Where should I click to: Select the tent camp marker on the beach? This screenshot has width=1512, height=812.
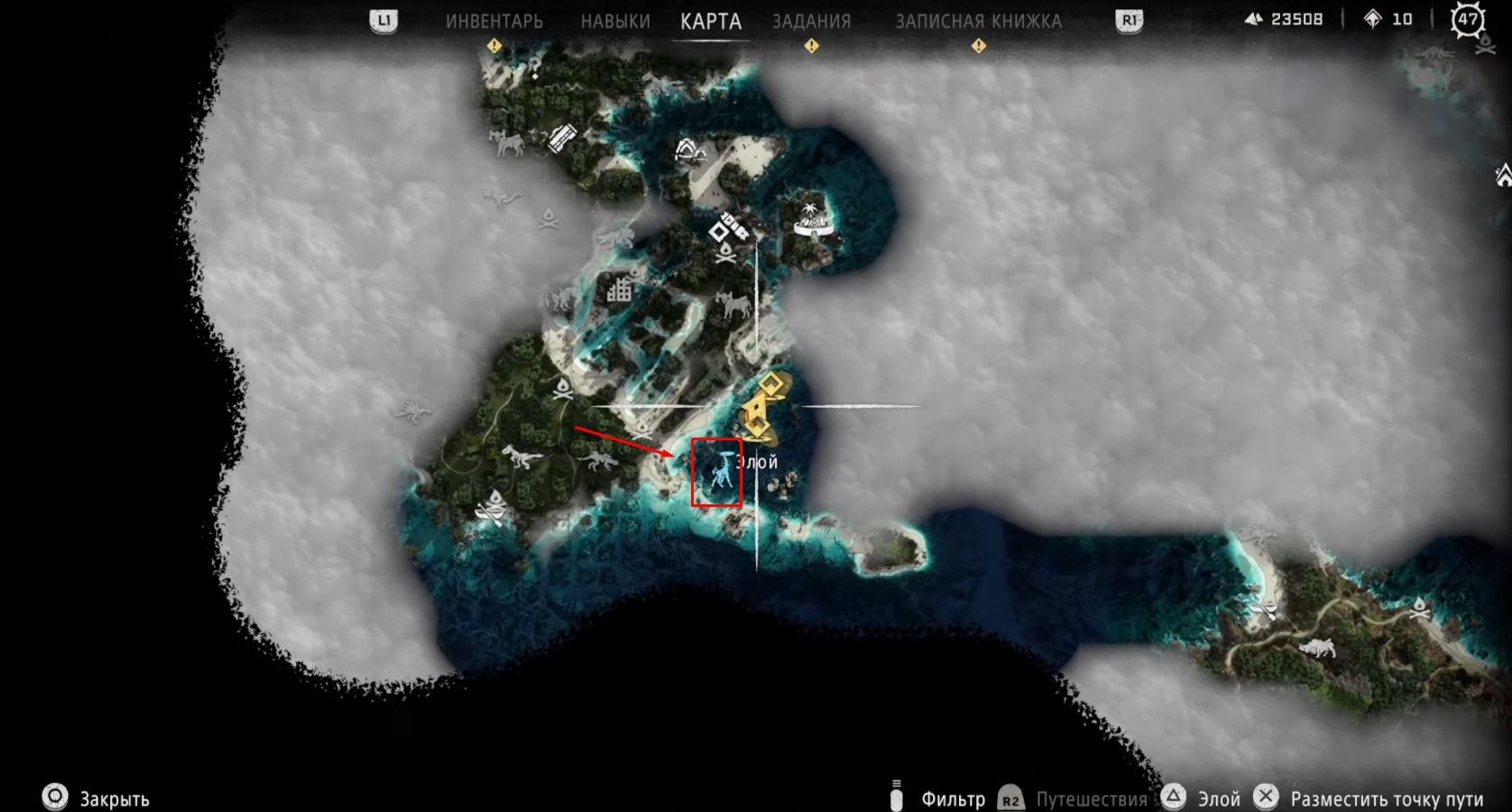coord(690,149)
